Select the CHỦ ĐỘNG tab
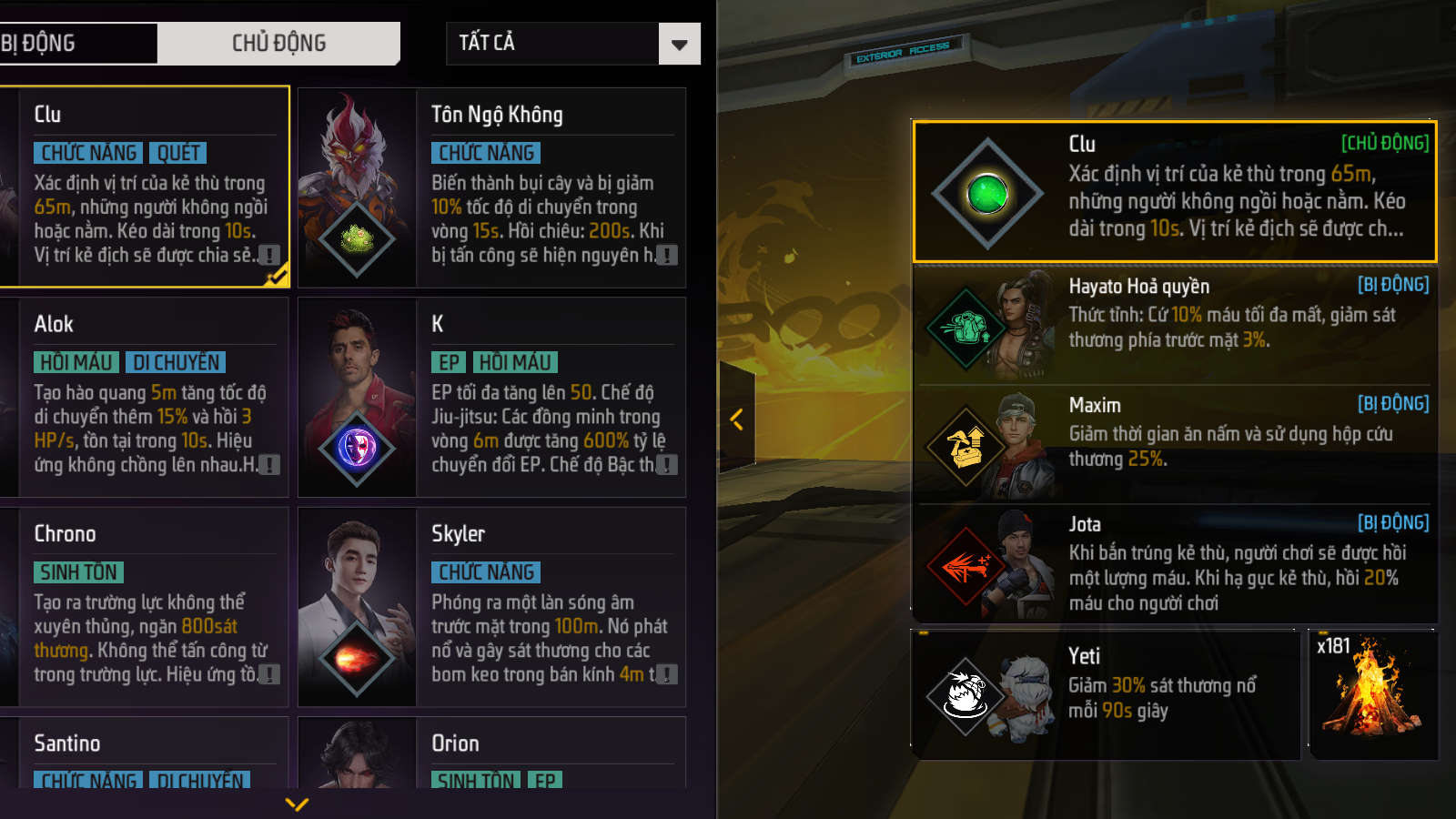Image resolution: width=1456 pixels, height=819 pixels. point(278,43)
